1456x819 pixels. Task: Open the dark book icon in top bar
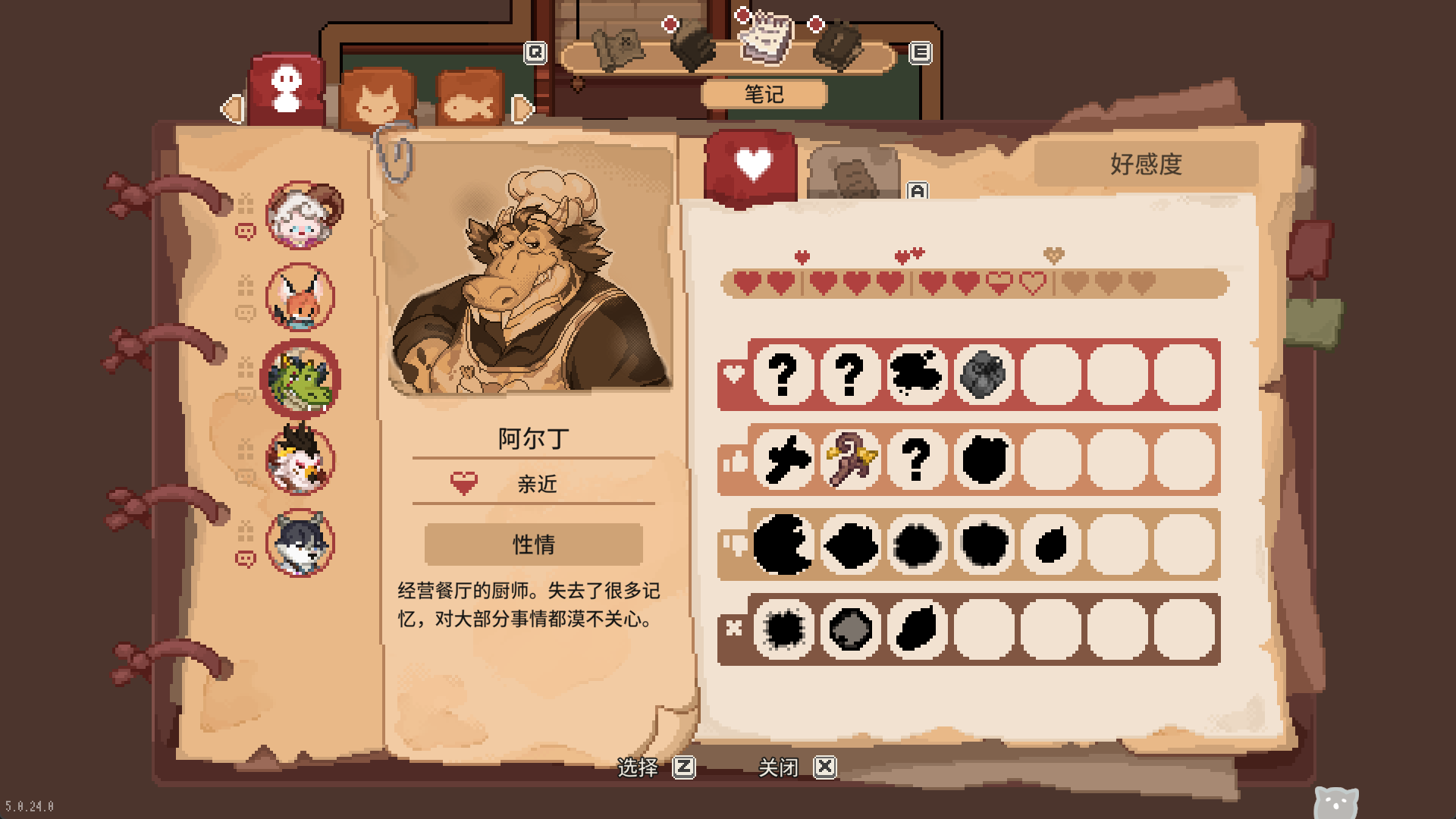pos(839,47)
